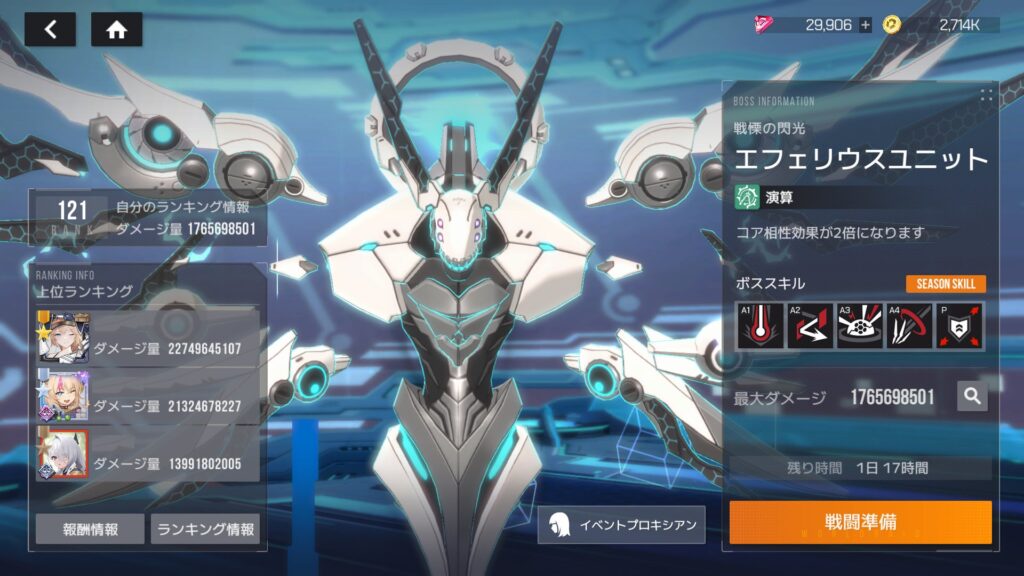View boss skill A4 claw slash icon
The width and height of the screenshot is (1024, 576).
pos(909,326)
